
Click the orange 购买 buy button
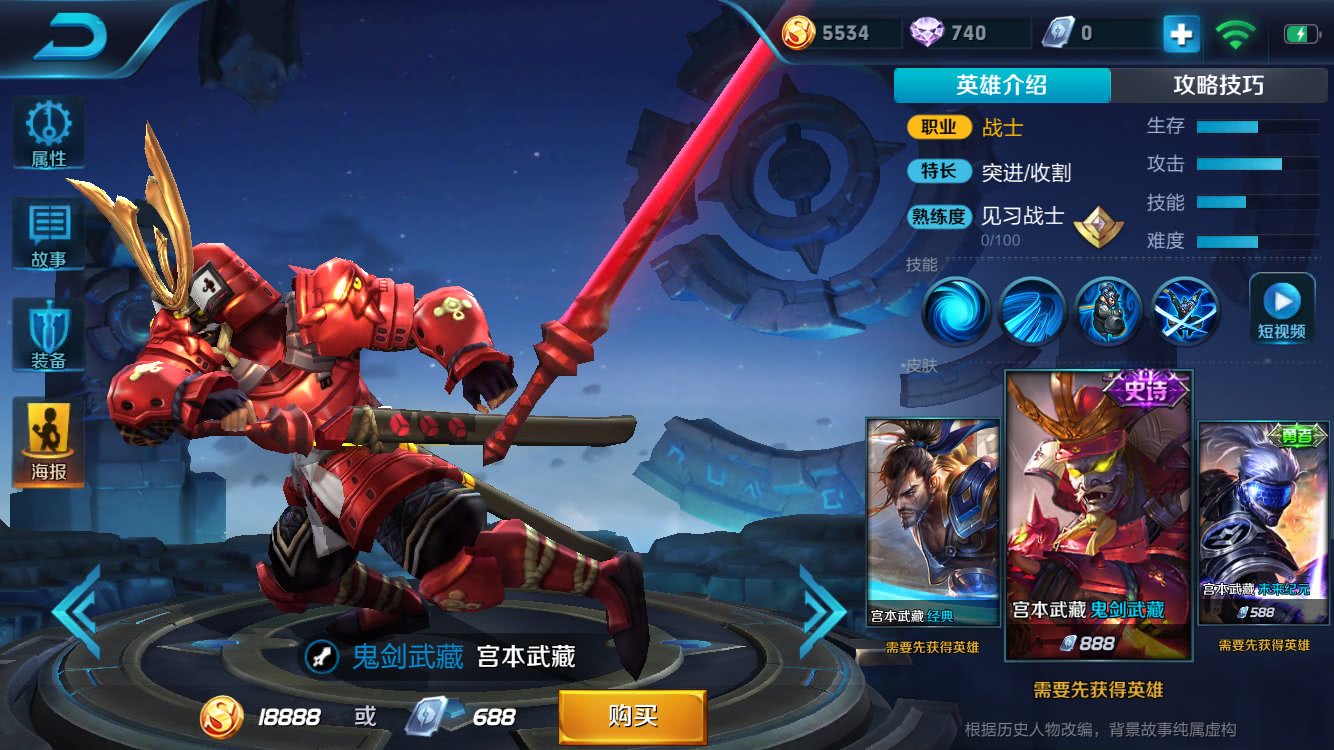pyautogui.click(x=632, y=716)
